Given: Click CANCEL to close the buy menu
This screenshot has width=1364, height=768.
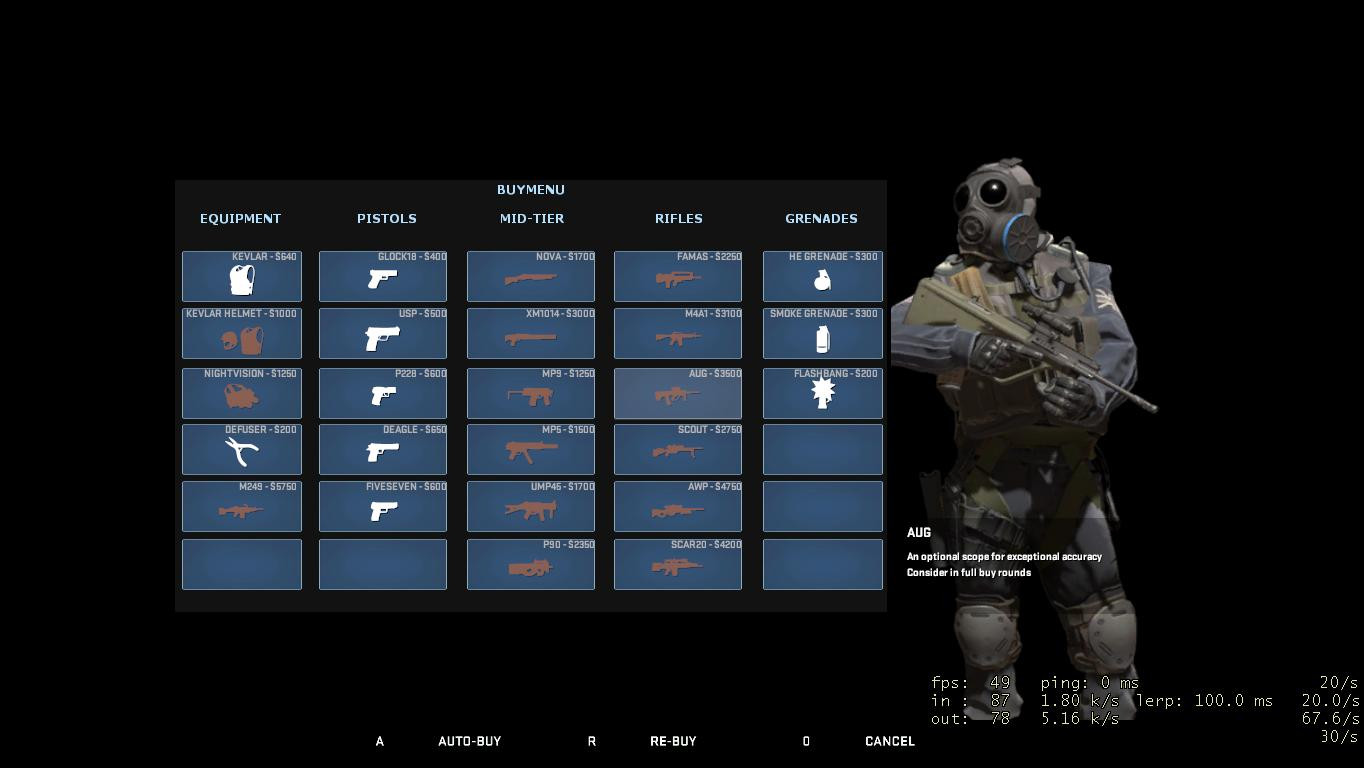Looking at the screenshot, I should (x=888, y=741).
